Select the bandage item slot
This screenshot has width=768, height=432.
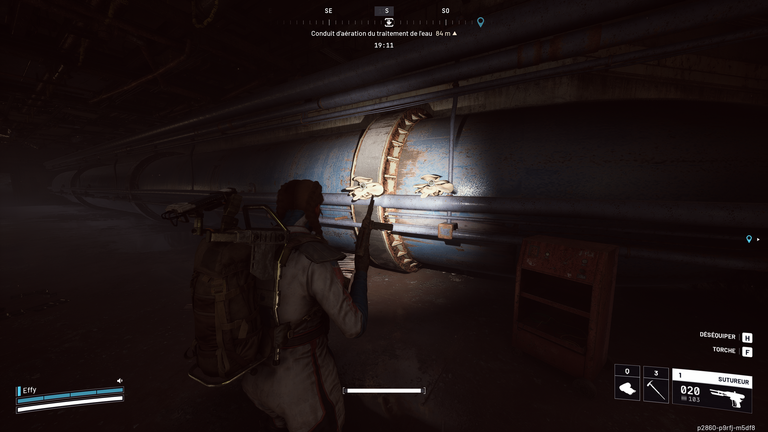[x=627, y=385]
